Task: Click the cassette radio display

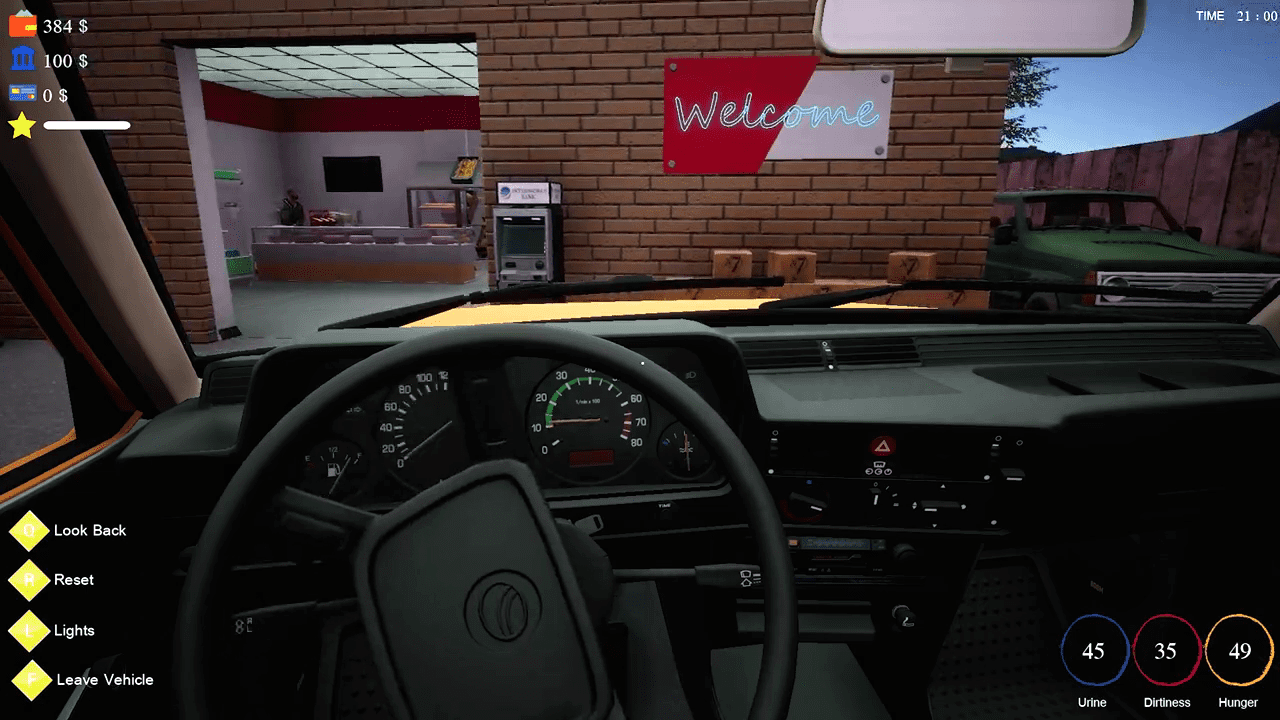Action: tap(833, 542)
